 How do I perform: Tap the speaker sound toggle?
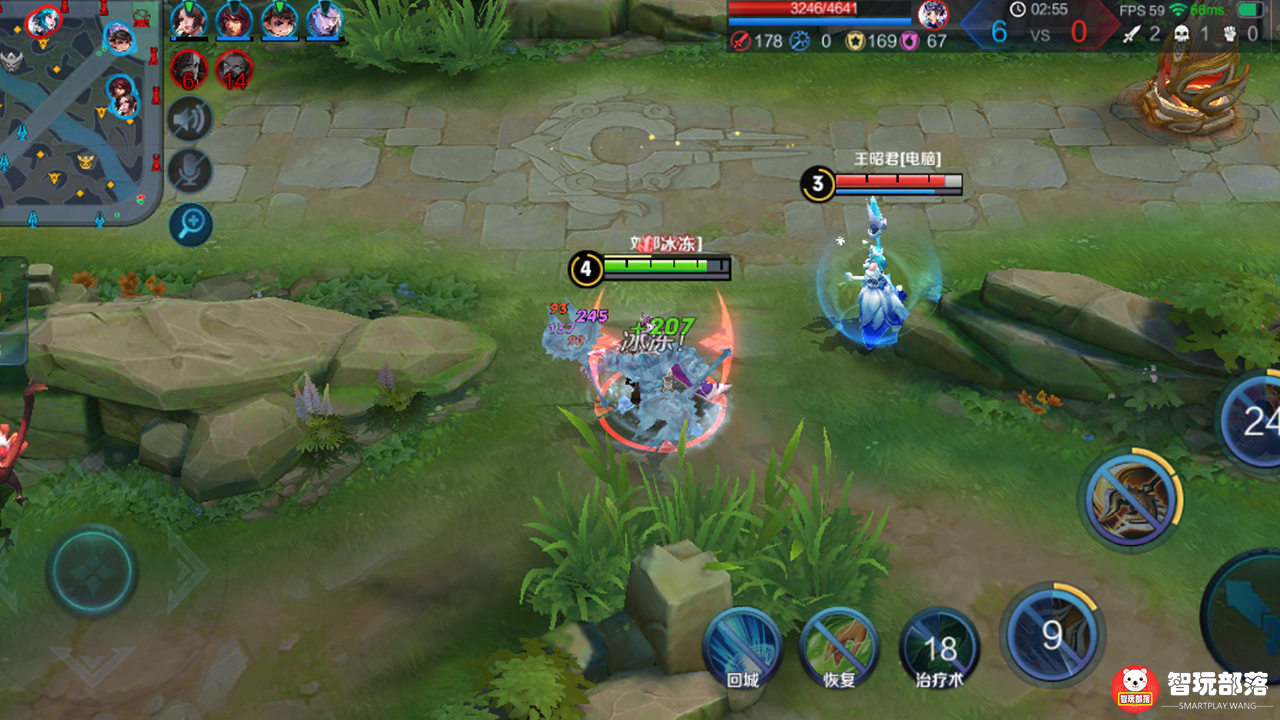pyautogui.click(x=190, y=120)
